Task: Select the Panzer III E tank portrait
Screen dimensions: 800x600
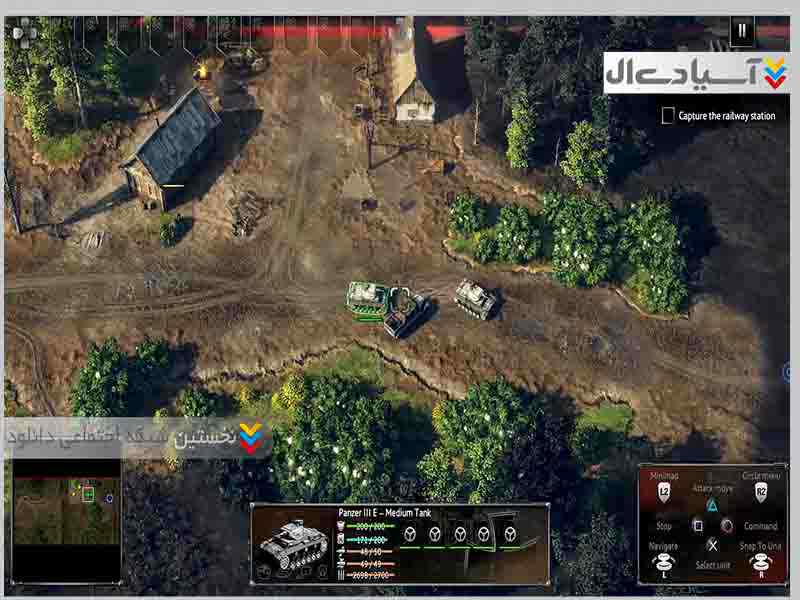Action: coord(294,541)
